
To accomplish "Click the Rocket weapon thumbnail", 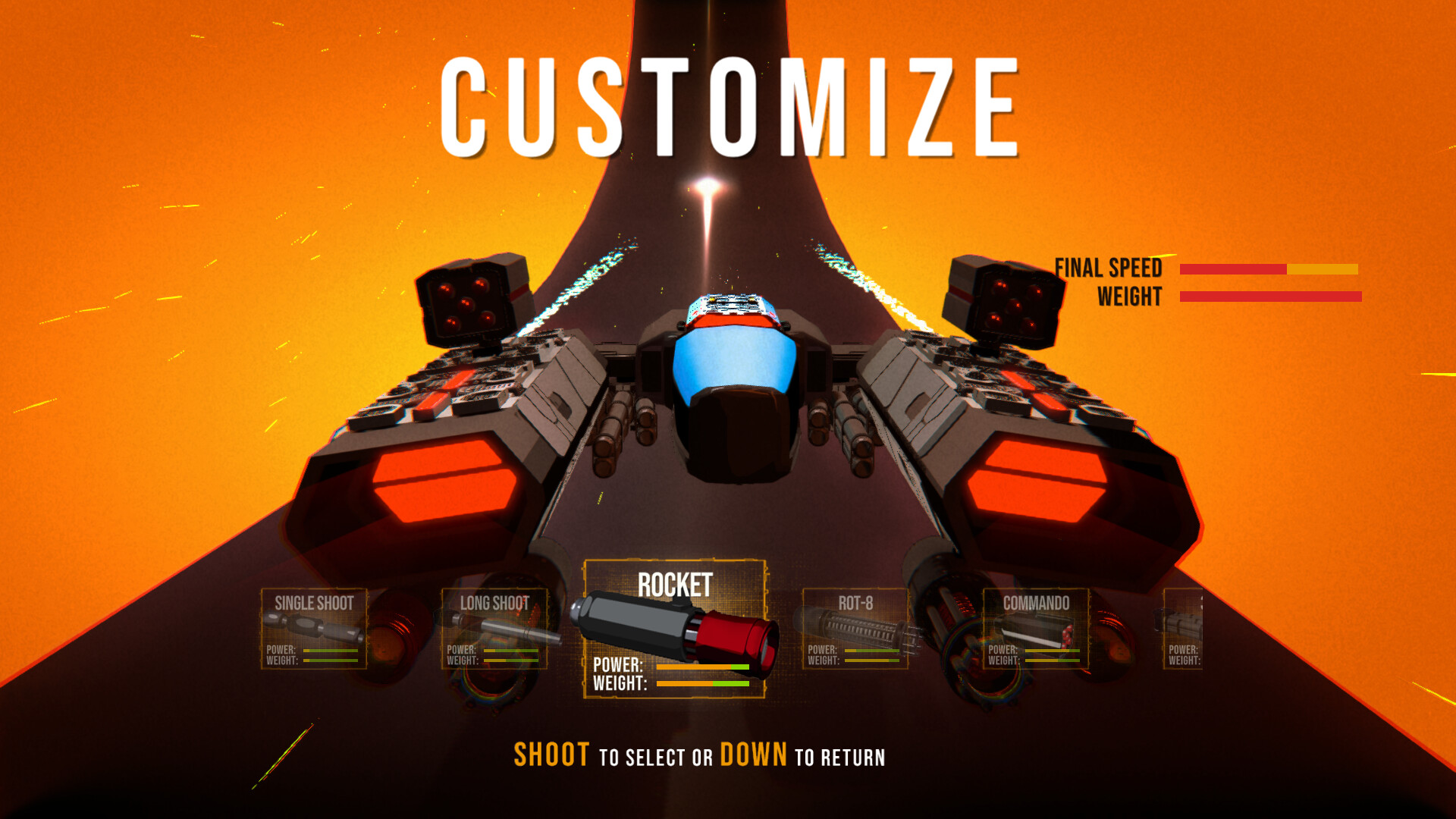I will tap(673, 629).
